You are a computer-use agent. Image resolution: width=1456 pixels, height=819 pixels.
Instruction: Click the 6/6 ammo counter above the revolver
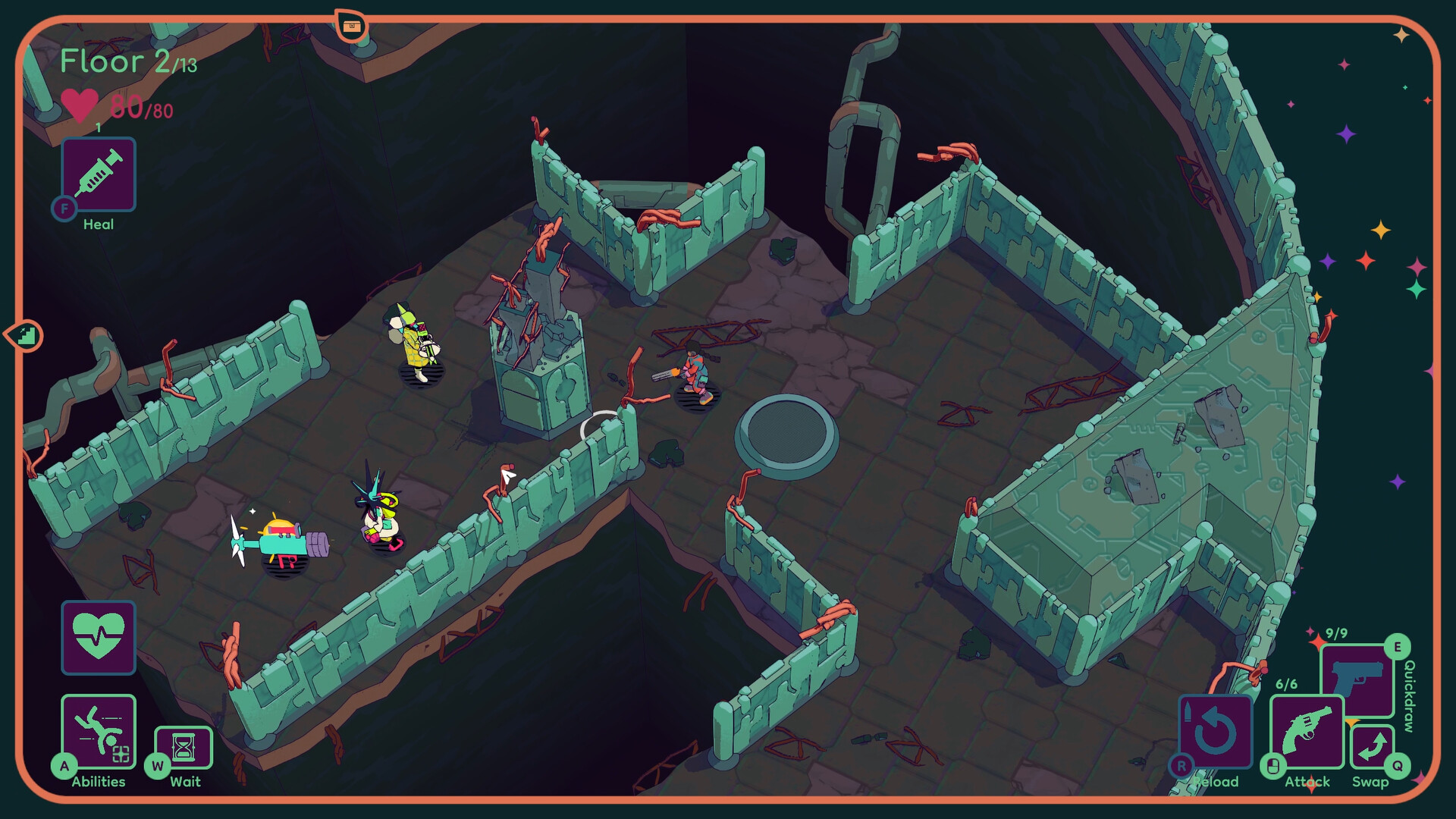[1287, 684]
